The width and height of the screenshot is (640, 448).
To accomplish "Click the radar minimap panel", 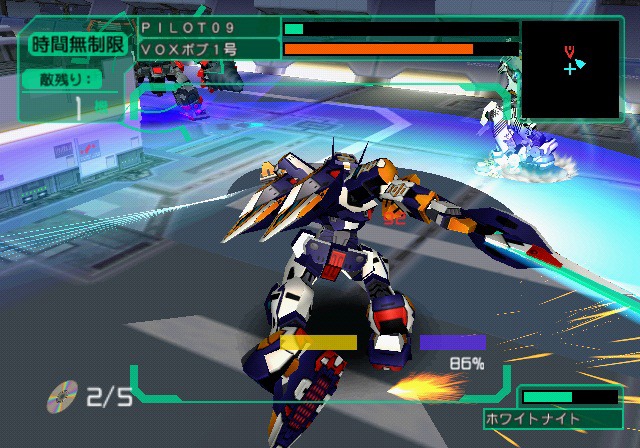I will coord(569,69).
